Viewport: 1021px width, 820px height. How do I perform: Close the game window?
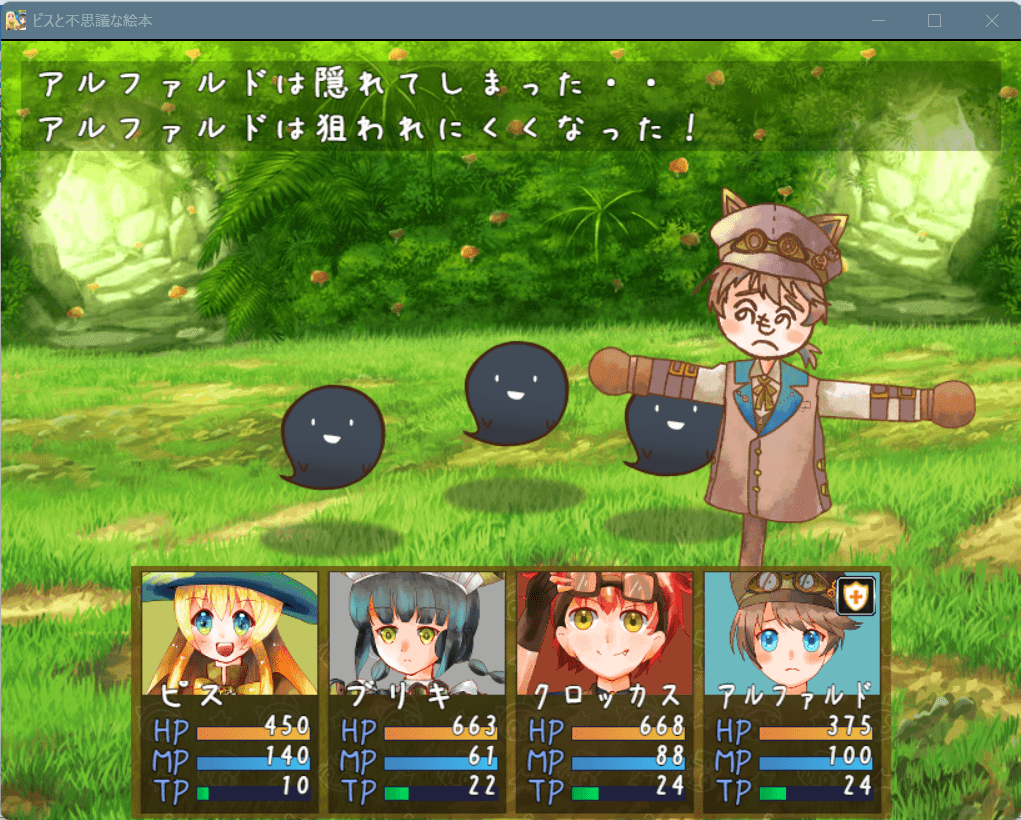(x=992, y=20)
